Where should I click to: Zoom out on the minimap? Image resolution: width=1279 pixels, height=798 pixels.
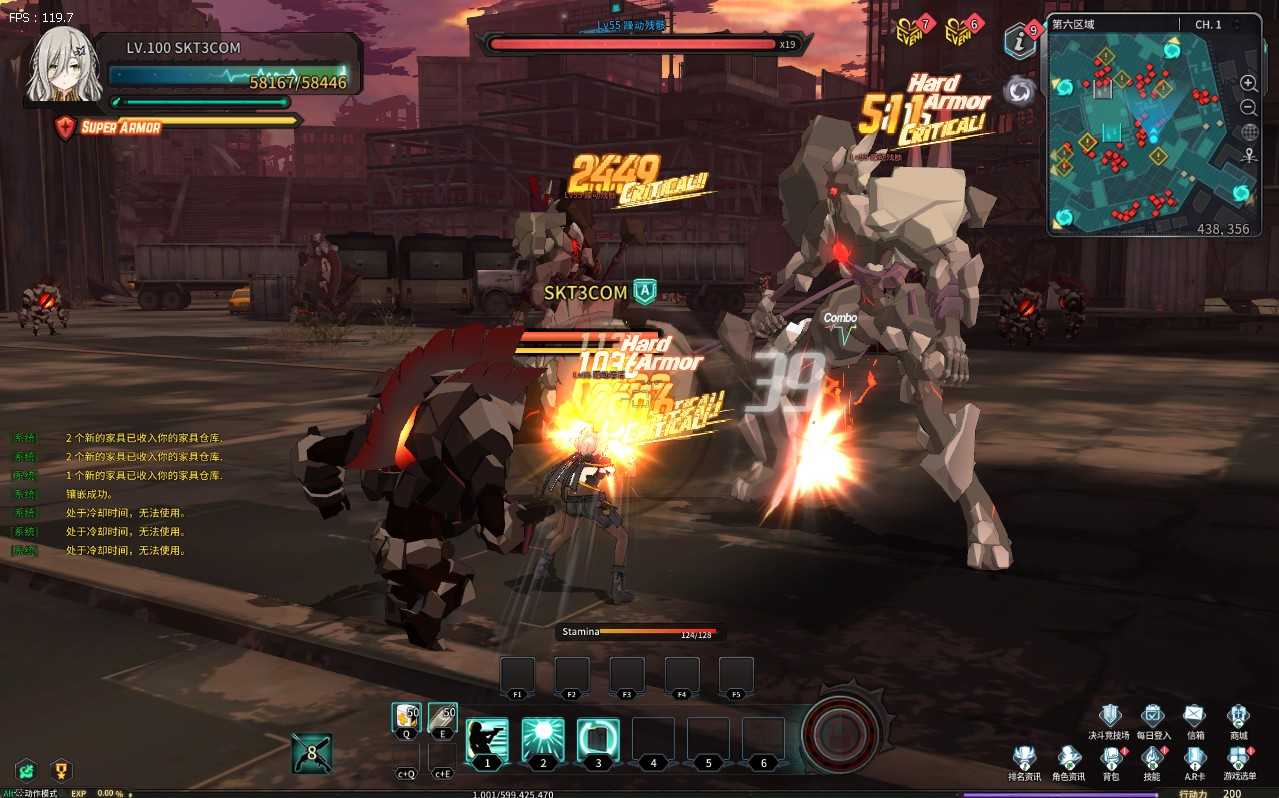(1249, 107)
